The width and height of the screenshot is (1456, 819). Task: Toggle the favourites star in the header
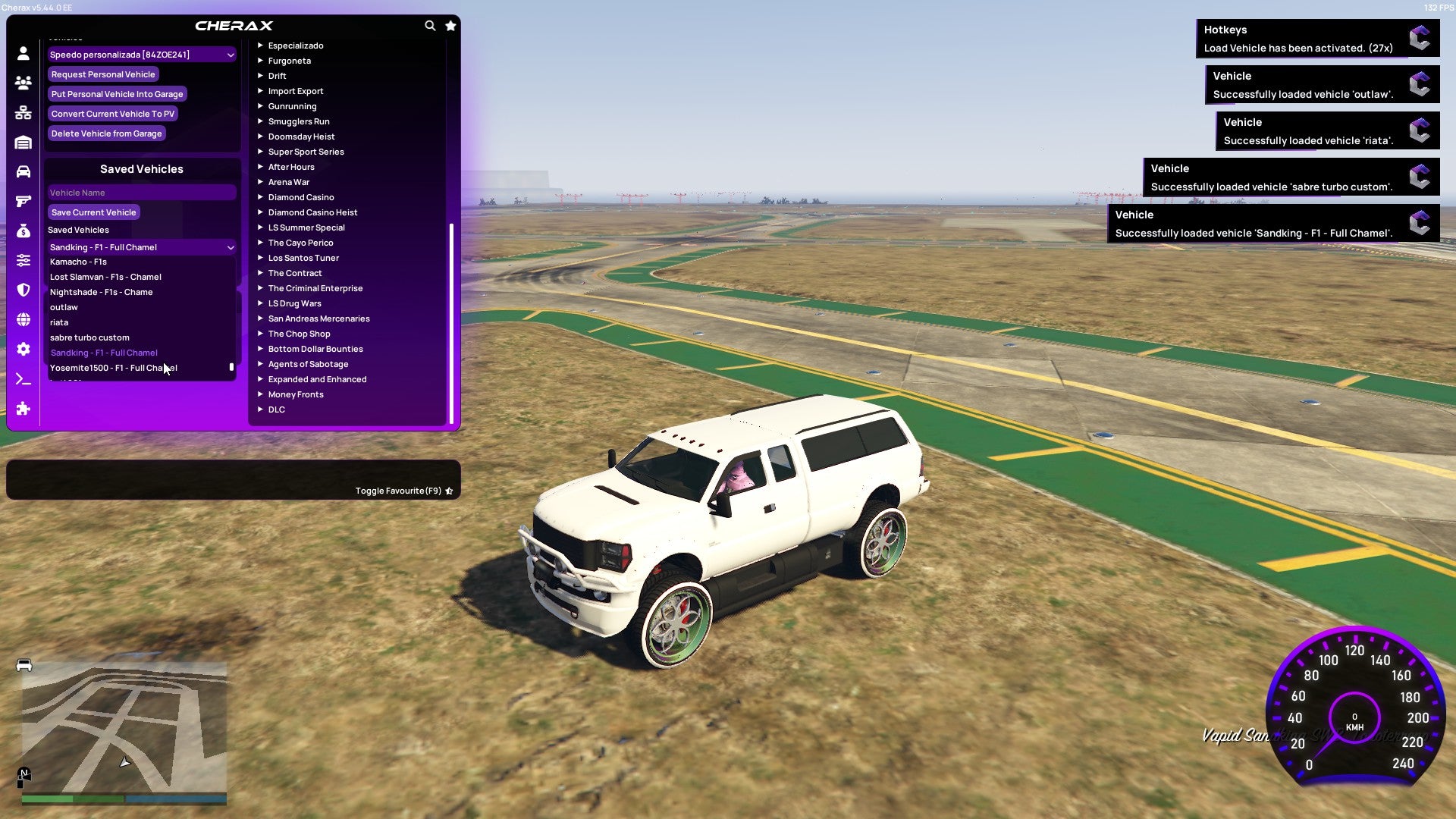(x=450, y=25)
